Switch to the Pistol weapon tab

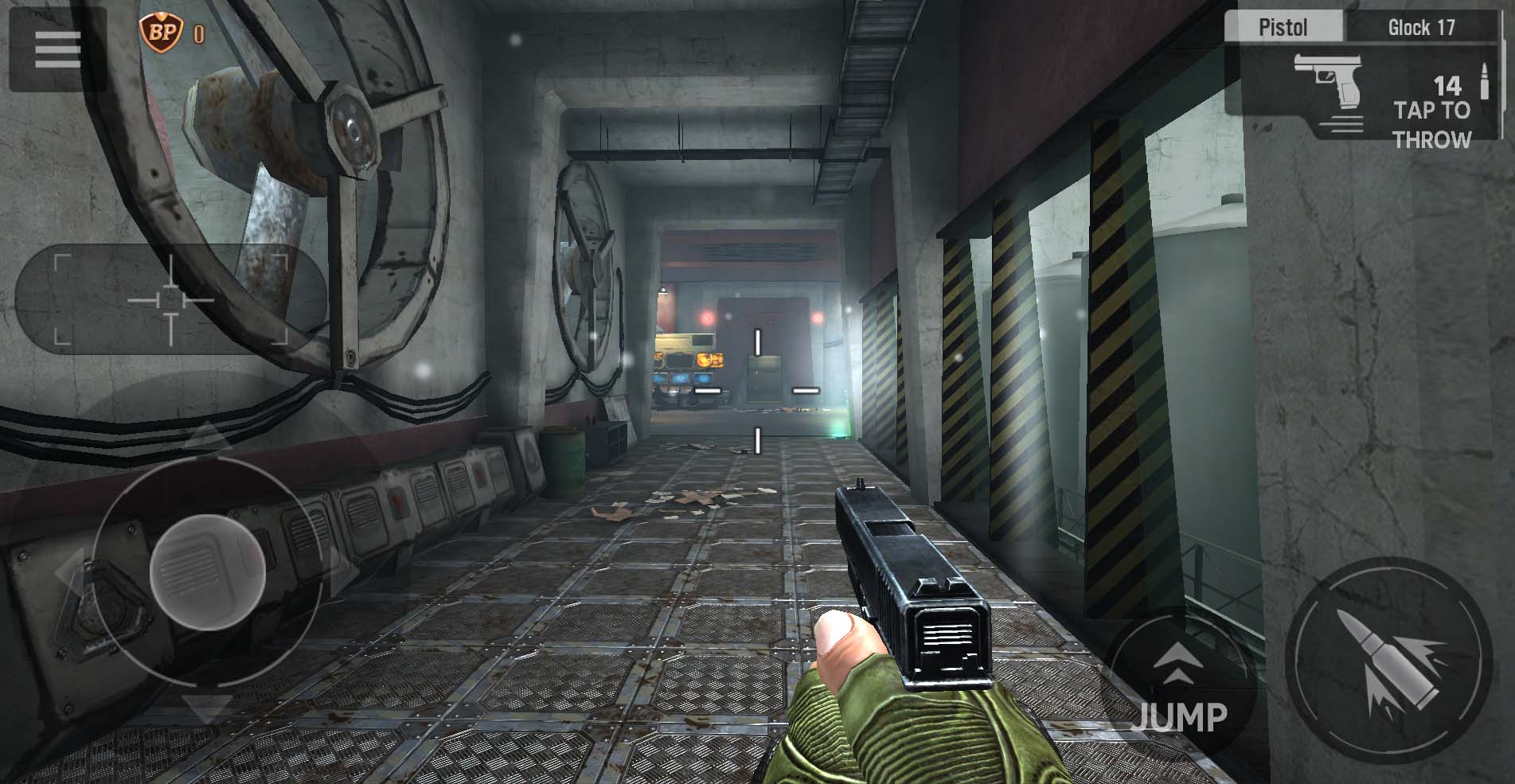point(1283,27)
